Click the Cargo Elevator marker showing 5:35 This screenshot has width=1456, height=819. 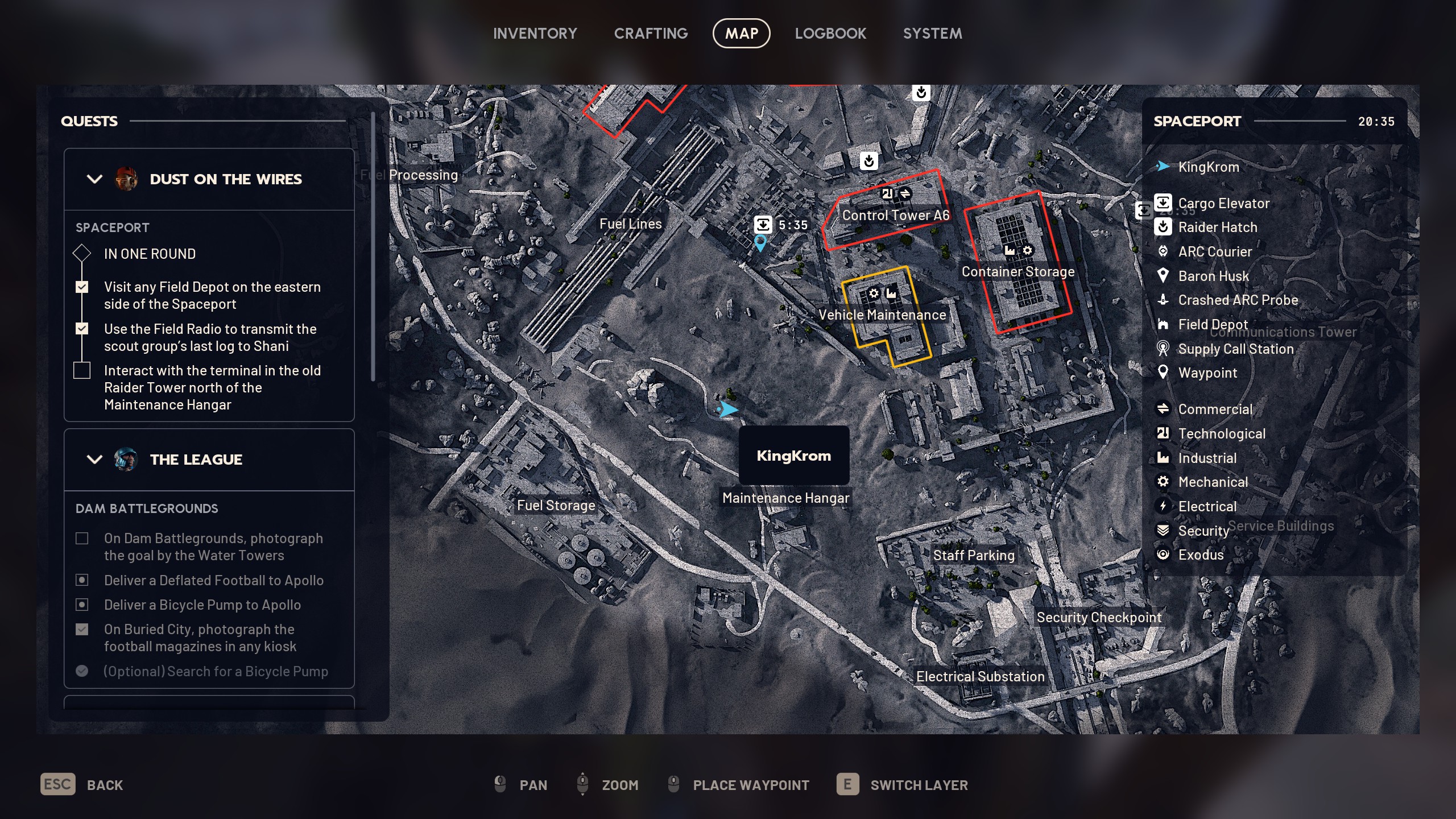click(764, 224)
